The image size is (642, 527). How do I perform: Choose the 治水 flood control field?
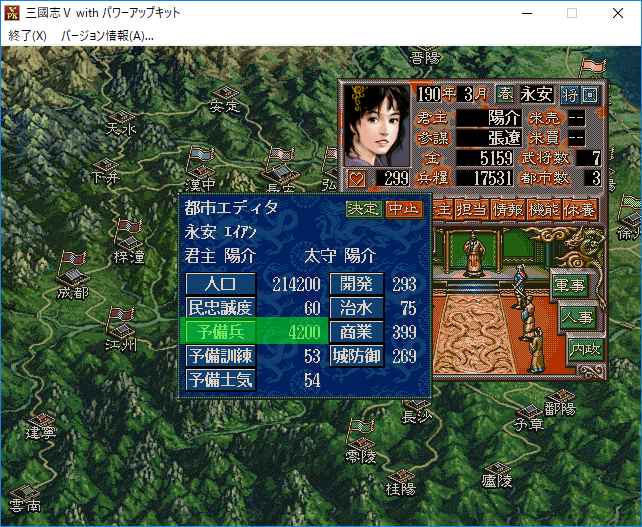356,308
